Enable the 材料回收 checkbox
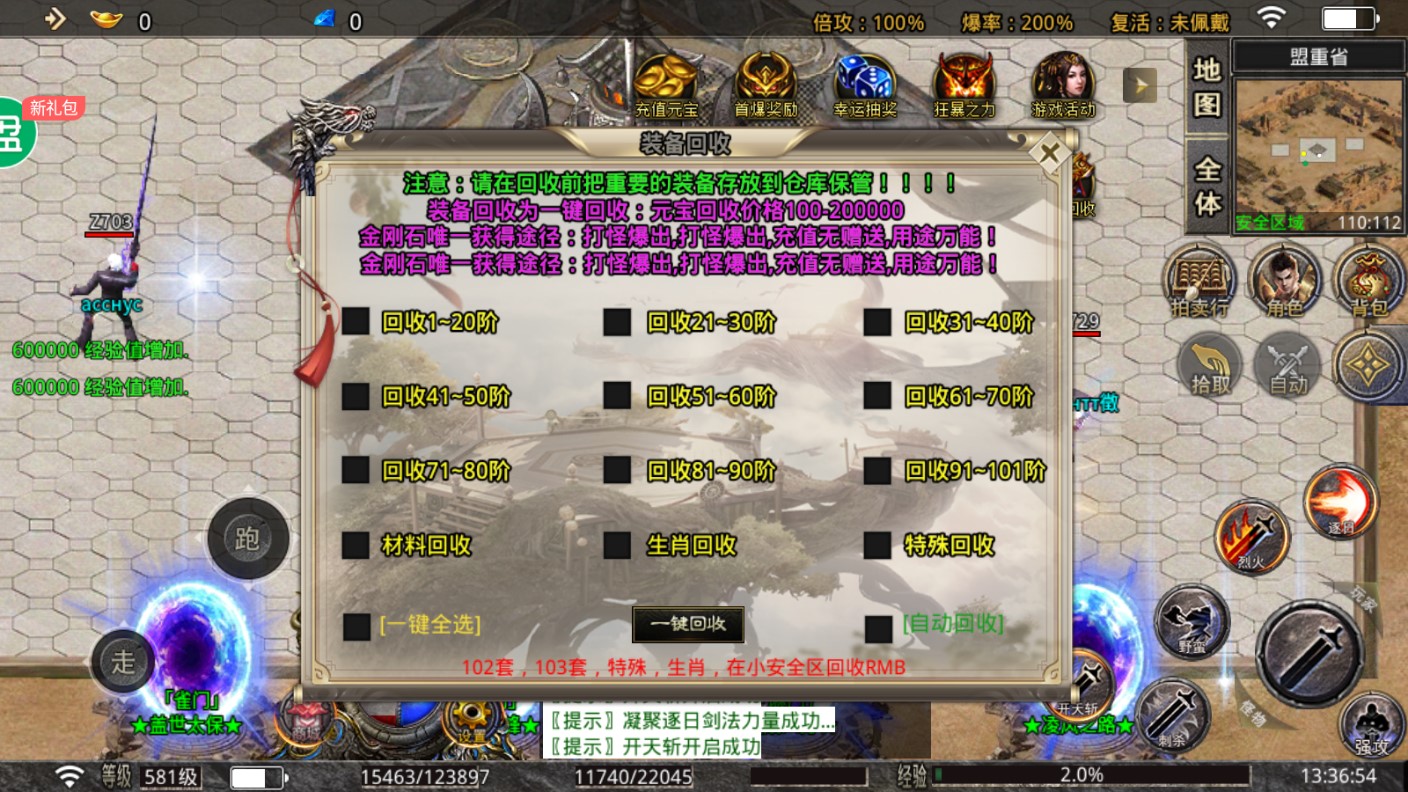1408x792 pixels. [x=356, y=547]
